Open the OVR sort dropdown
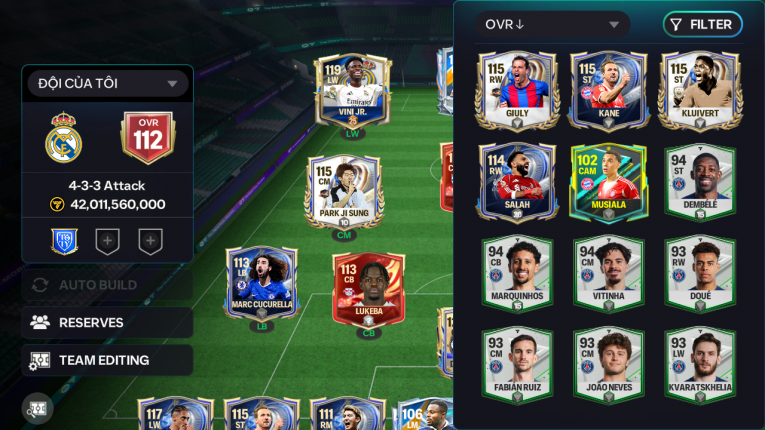 [x=552, y=25]
